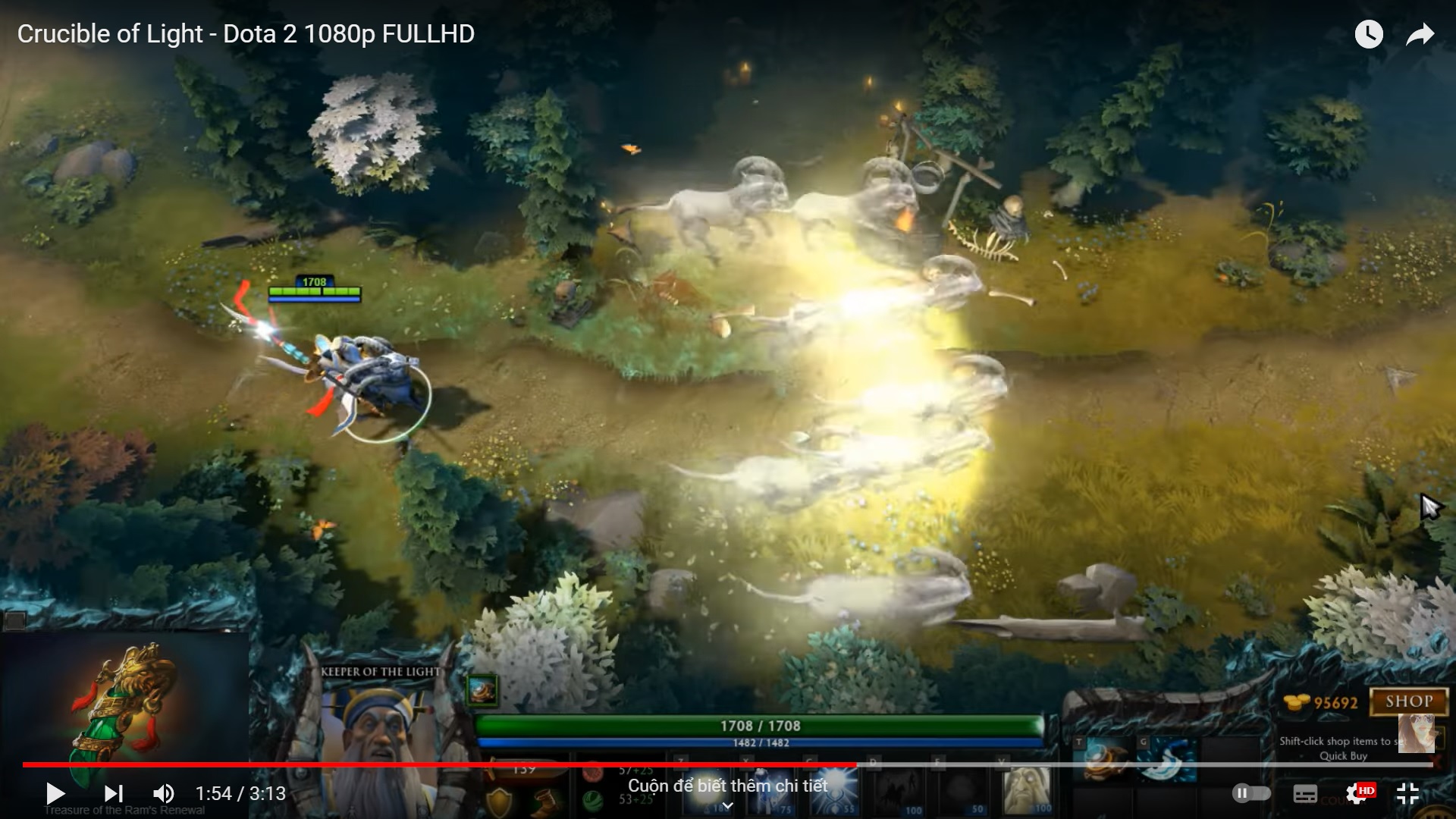This screenshot has width=1456, height=819.
Task: Toggle the Autoplay switch
Action: coord(1251,794)
